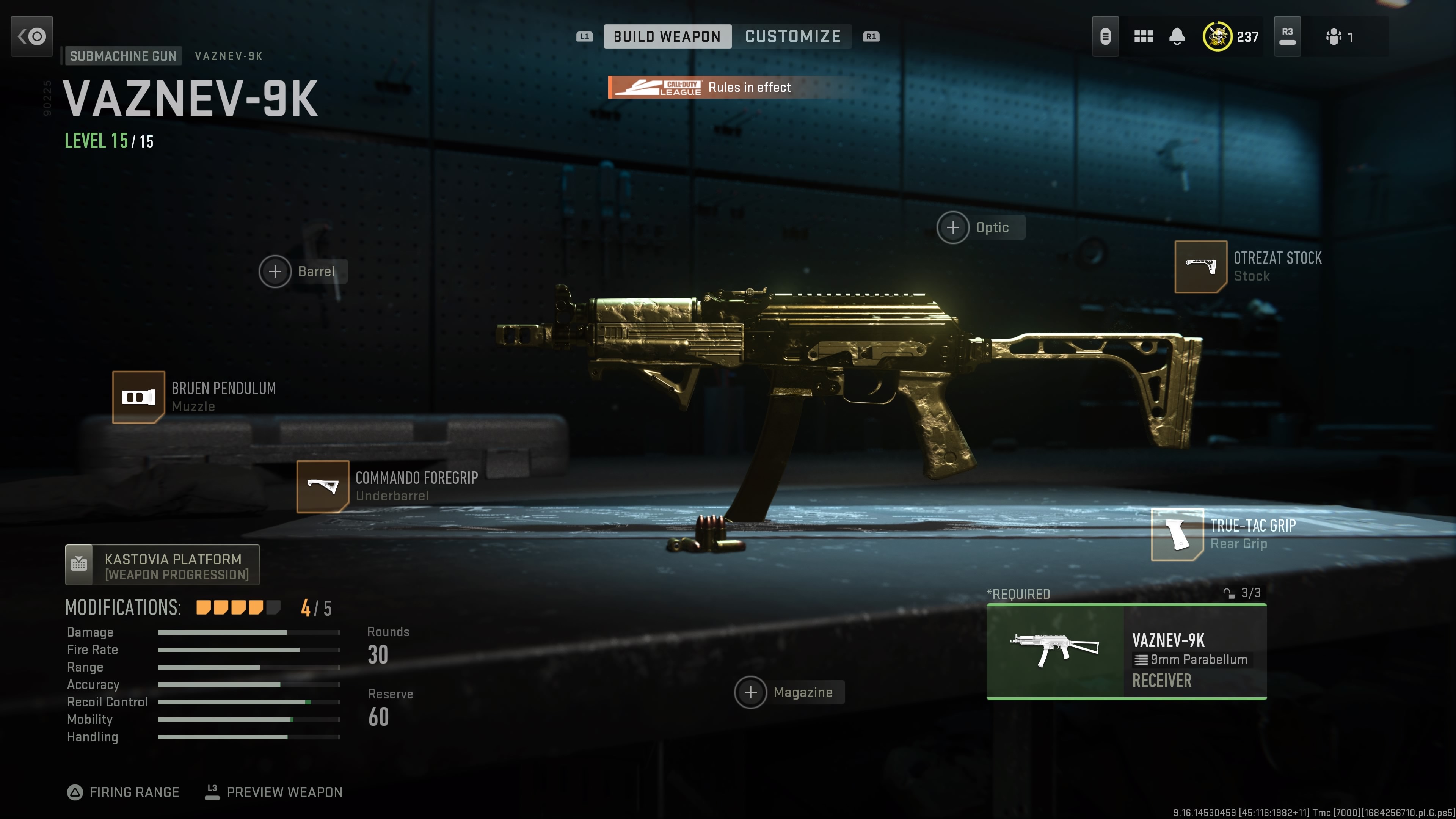1456x819 pixels.
Task: Open the grid menu icon
Action: (1143, 37)
